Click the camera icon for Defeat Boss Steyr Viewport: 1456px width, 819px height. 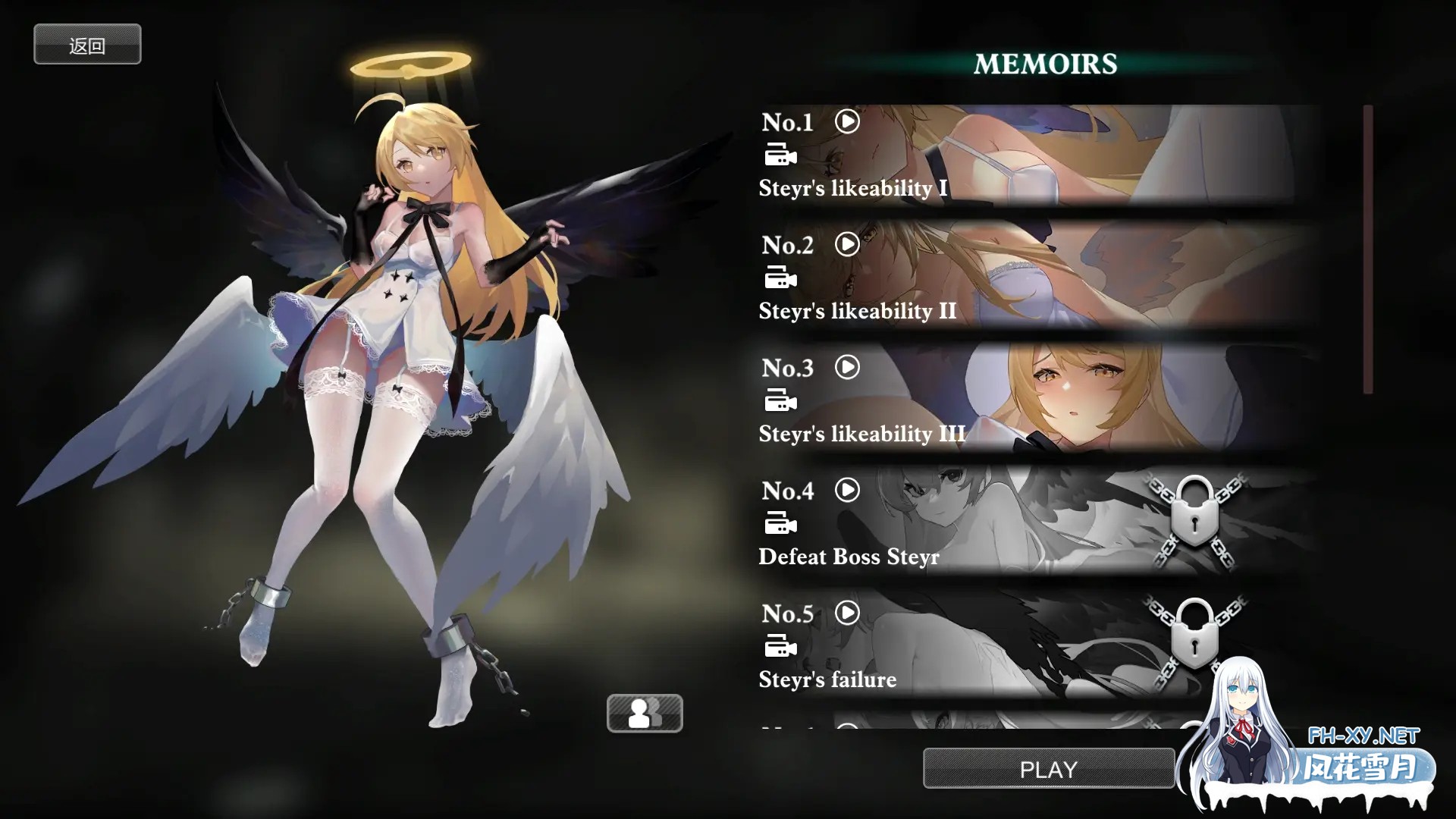click(782, 524)
